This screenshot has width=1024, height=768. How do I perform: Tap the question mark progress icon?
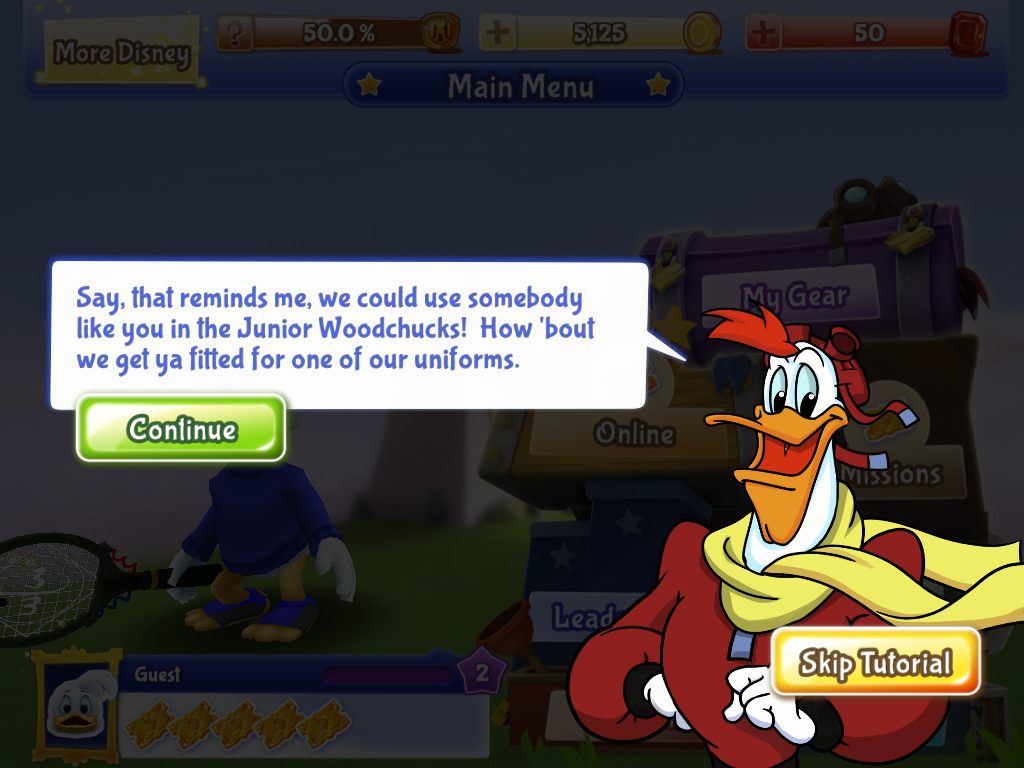click(x=235, y=33)
